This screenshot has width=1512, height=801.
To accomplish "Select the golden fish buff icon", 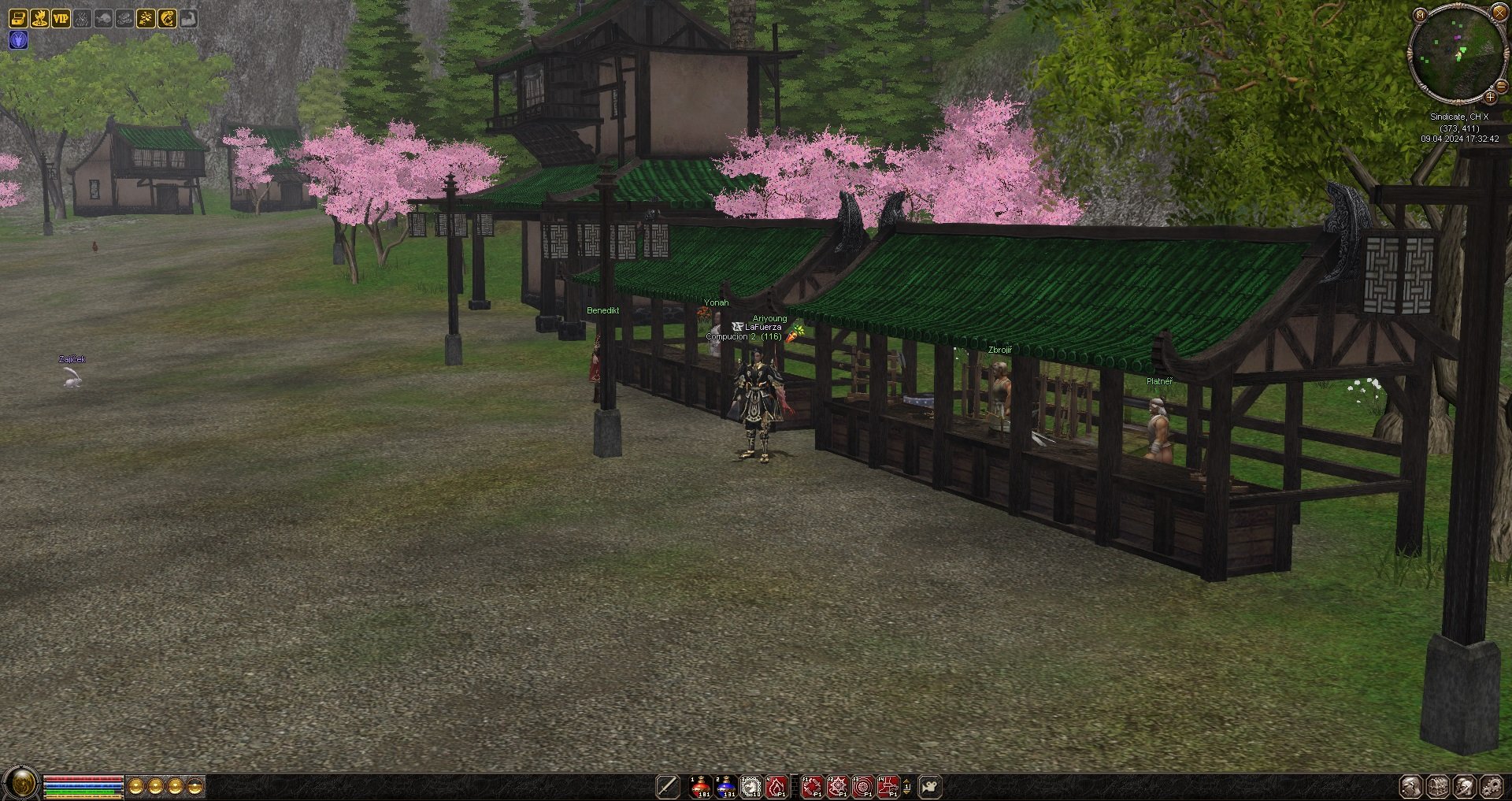I will point(167,18).
